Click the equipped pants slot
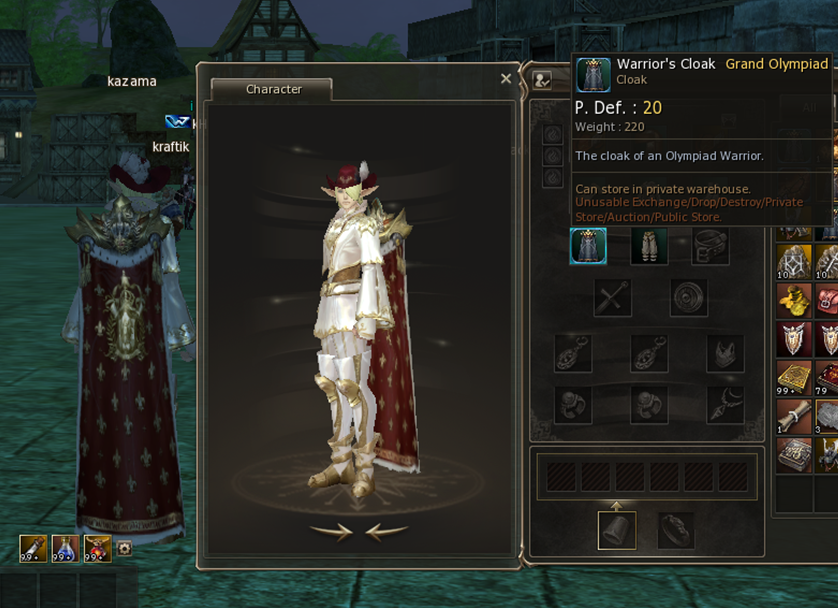Screen dimensions: 838x608 pos(649,246)
